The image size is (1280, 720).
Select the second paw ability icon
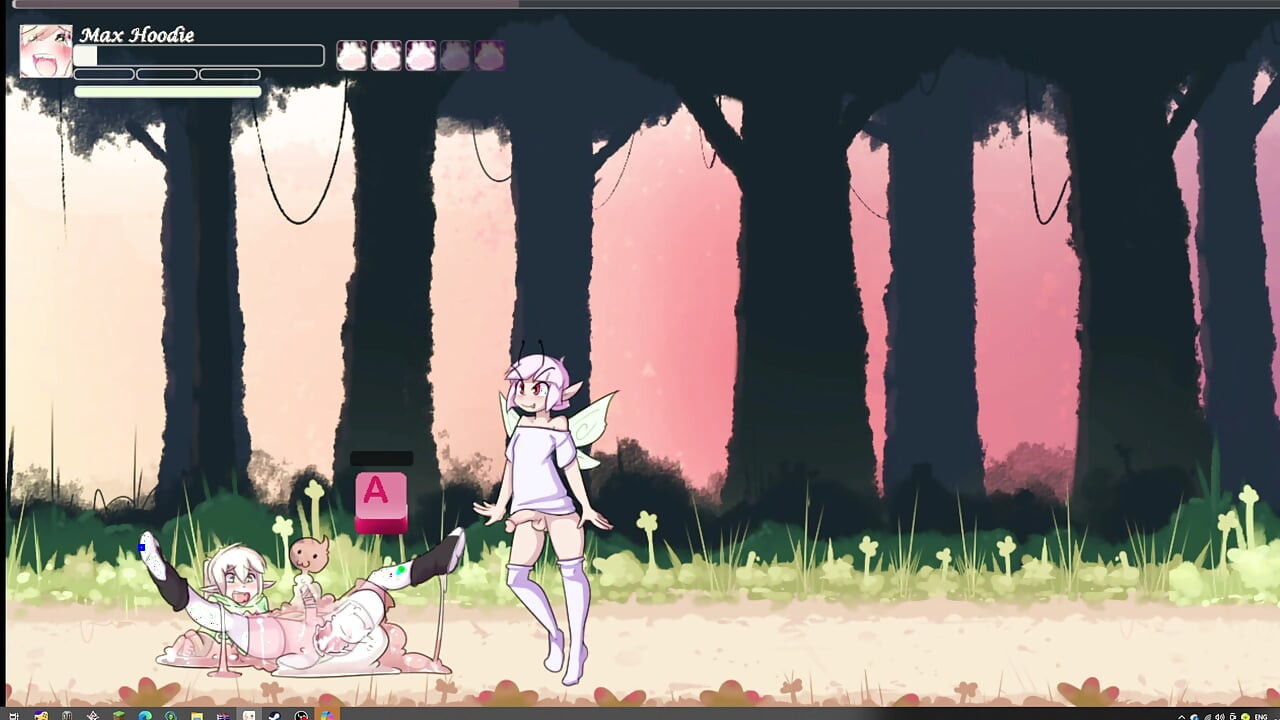coord(387,55)
